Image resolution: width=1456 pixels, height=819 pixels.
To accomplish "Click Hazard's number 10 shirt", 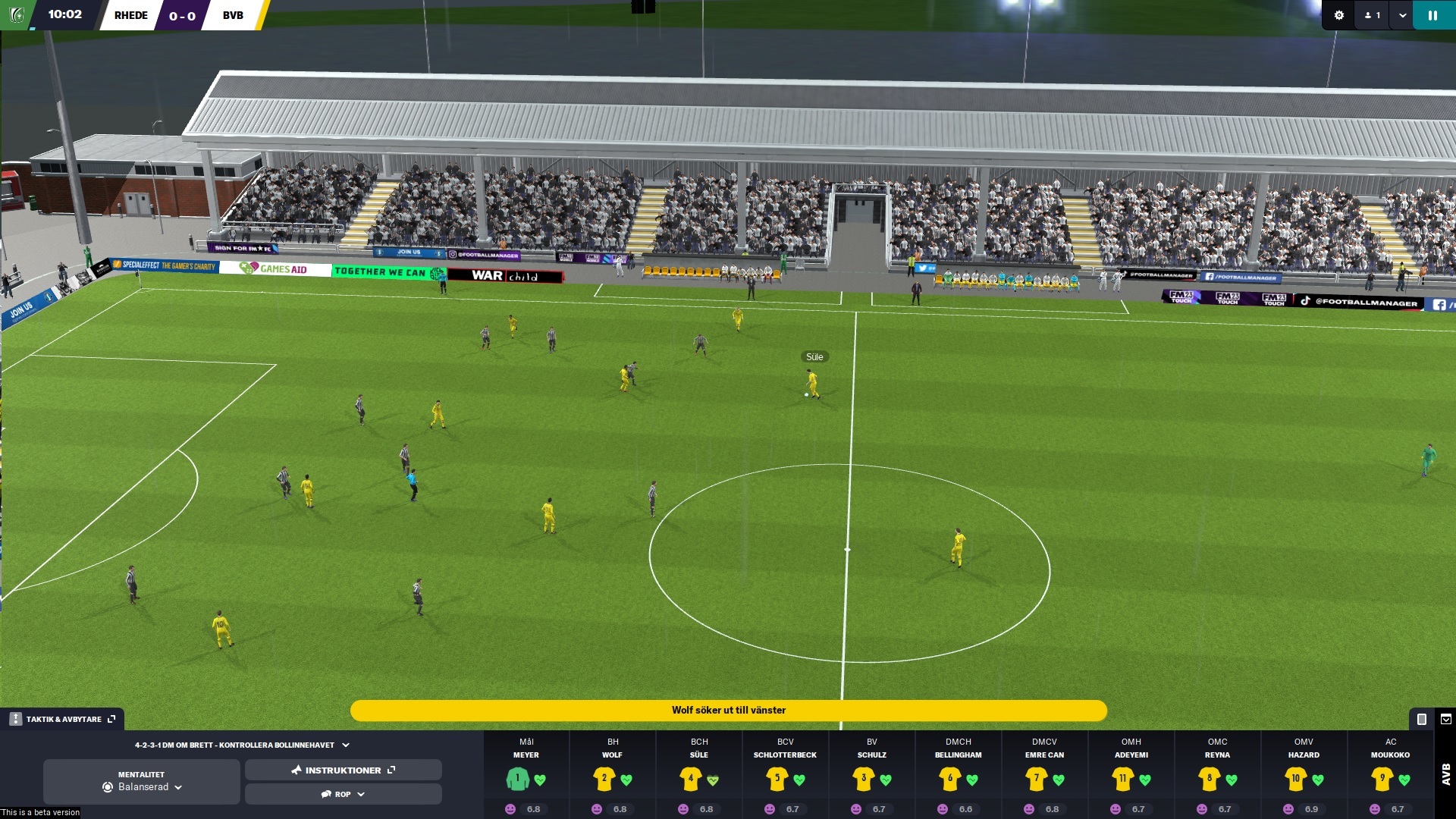I will tap(1296, 778).
